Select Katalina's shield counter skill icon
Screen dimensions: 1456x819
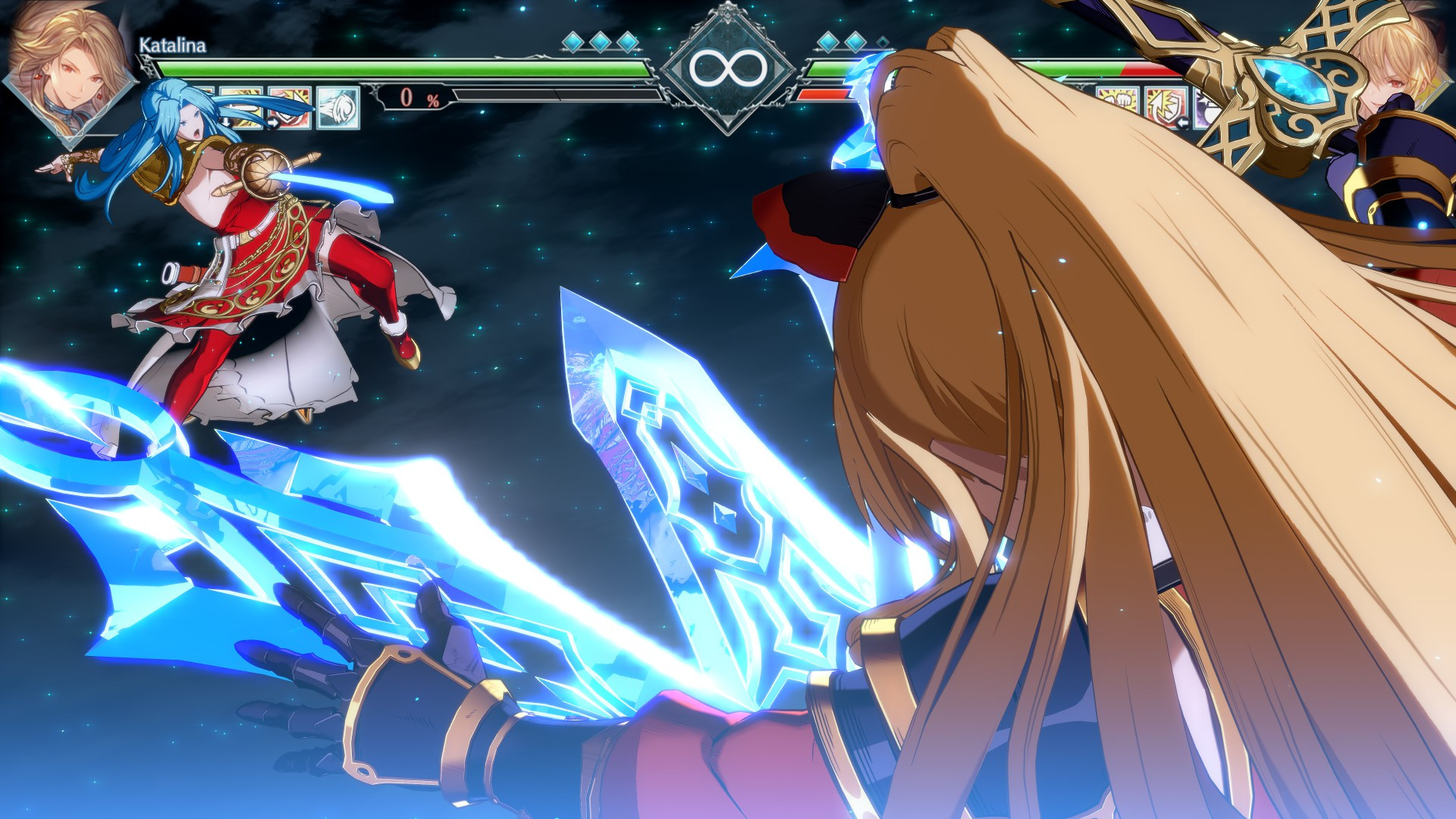tap(290, 106)
